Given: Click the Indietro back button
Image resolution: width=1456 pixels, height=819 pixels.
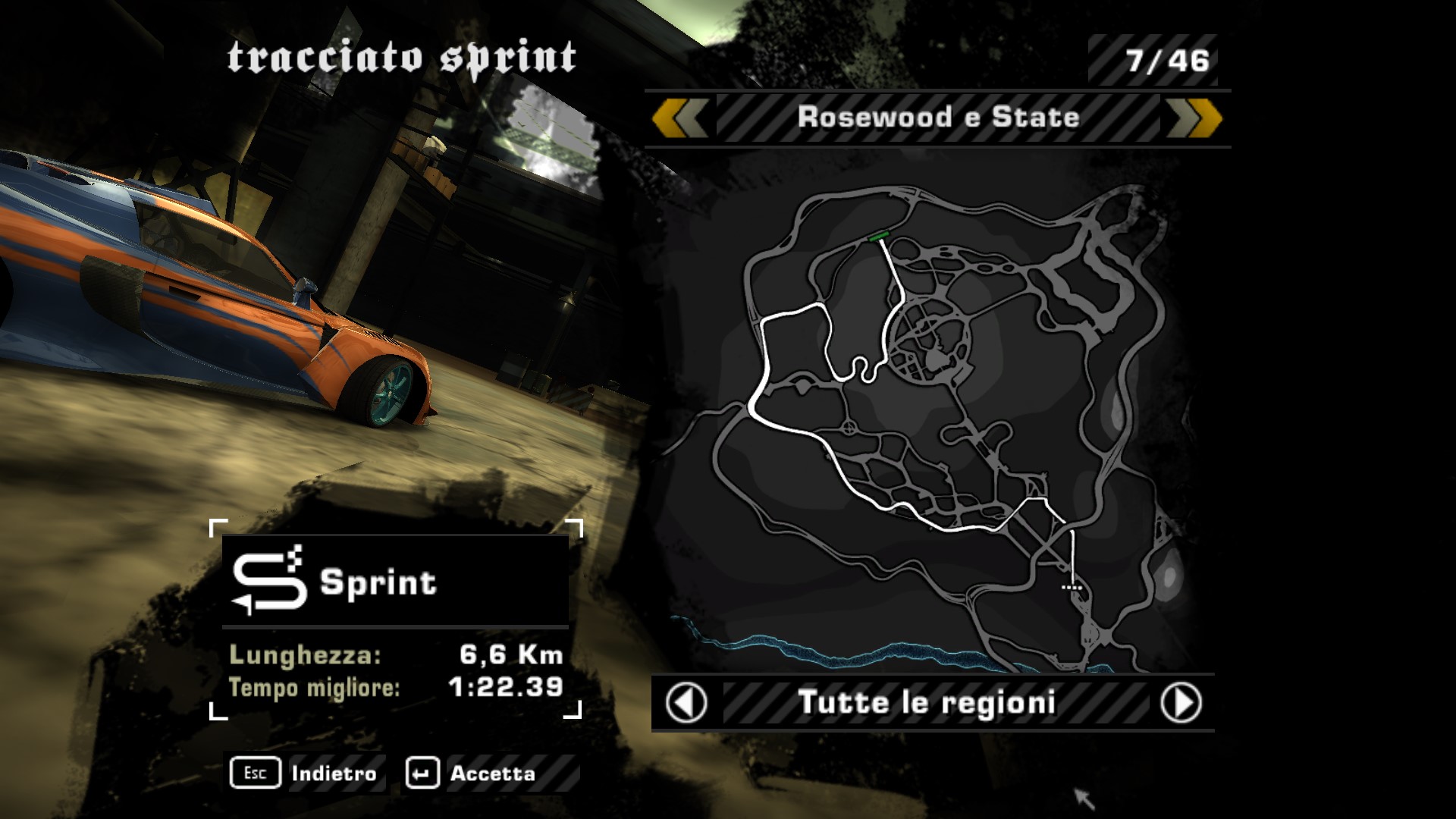Looking at the screenshot, I should click(x=306, y=773).
